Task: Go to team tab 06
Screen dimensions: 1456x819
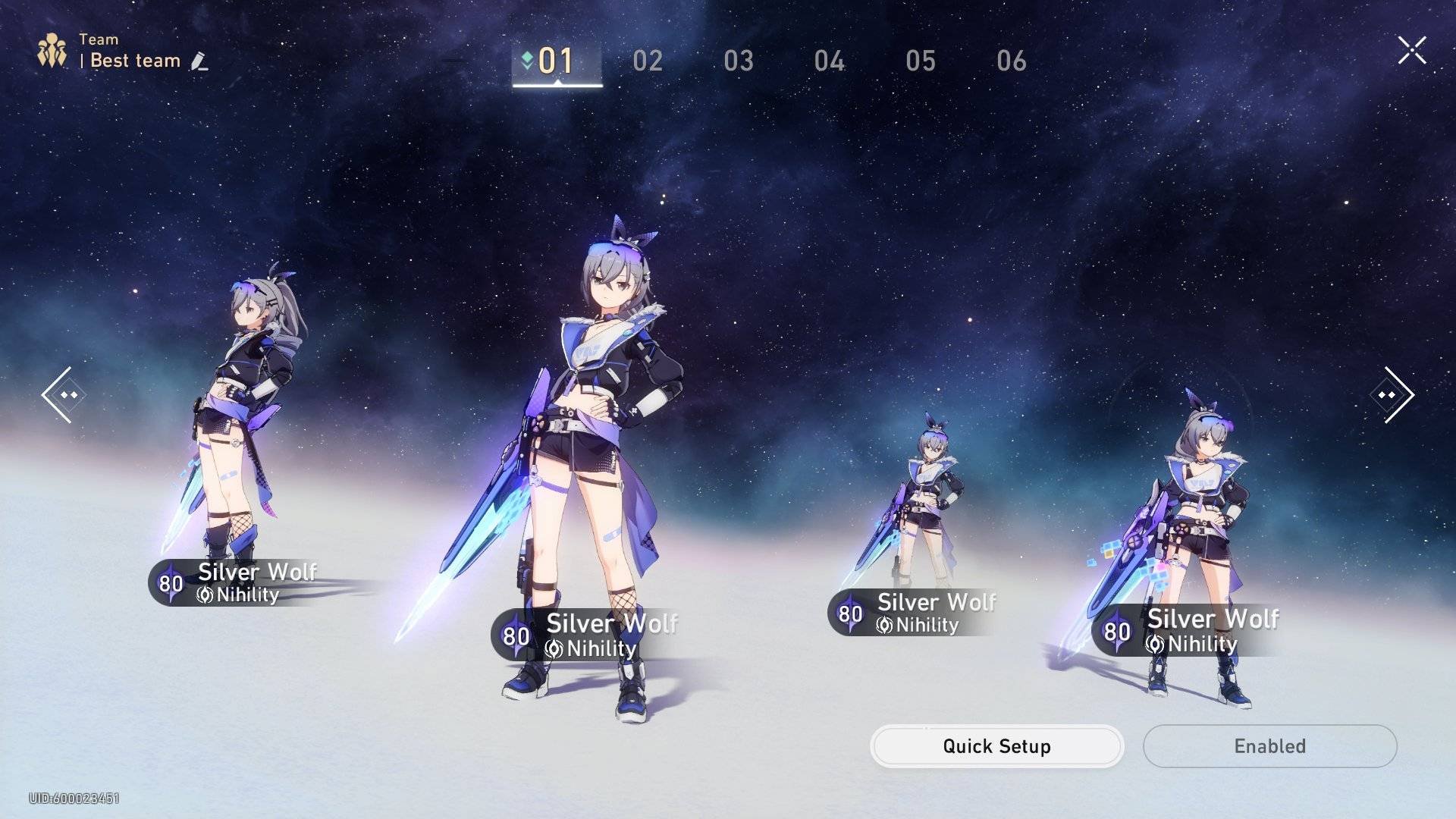Action: click(x=1012, y=61)
